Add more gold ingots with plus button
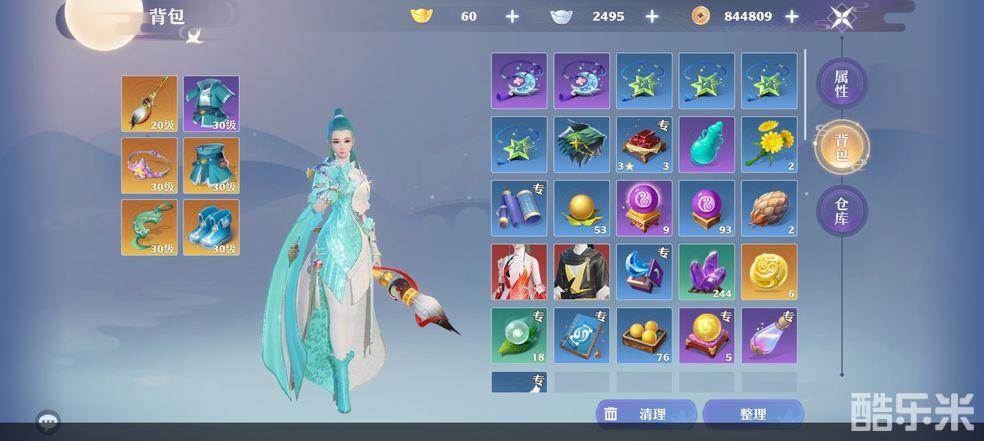Viewport: 984px width, 441px height. tap(512, 16)
